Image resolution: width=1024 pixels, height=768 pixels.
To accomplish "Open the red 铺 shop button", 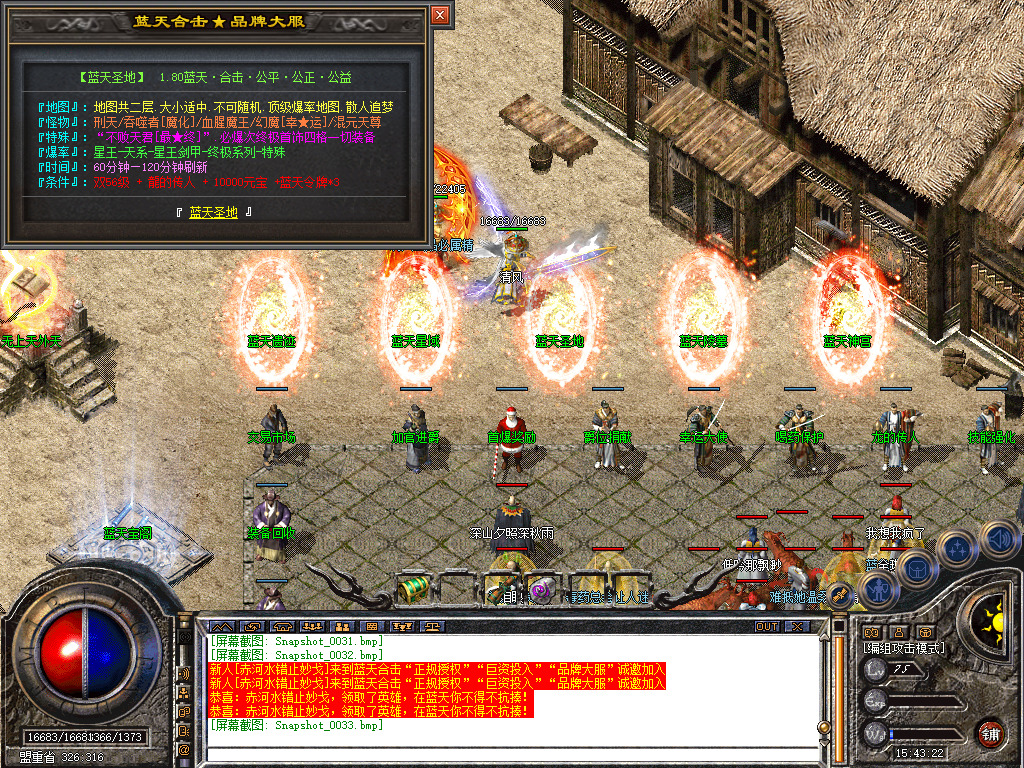I will [x=990, y=733].
